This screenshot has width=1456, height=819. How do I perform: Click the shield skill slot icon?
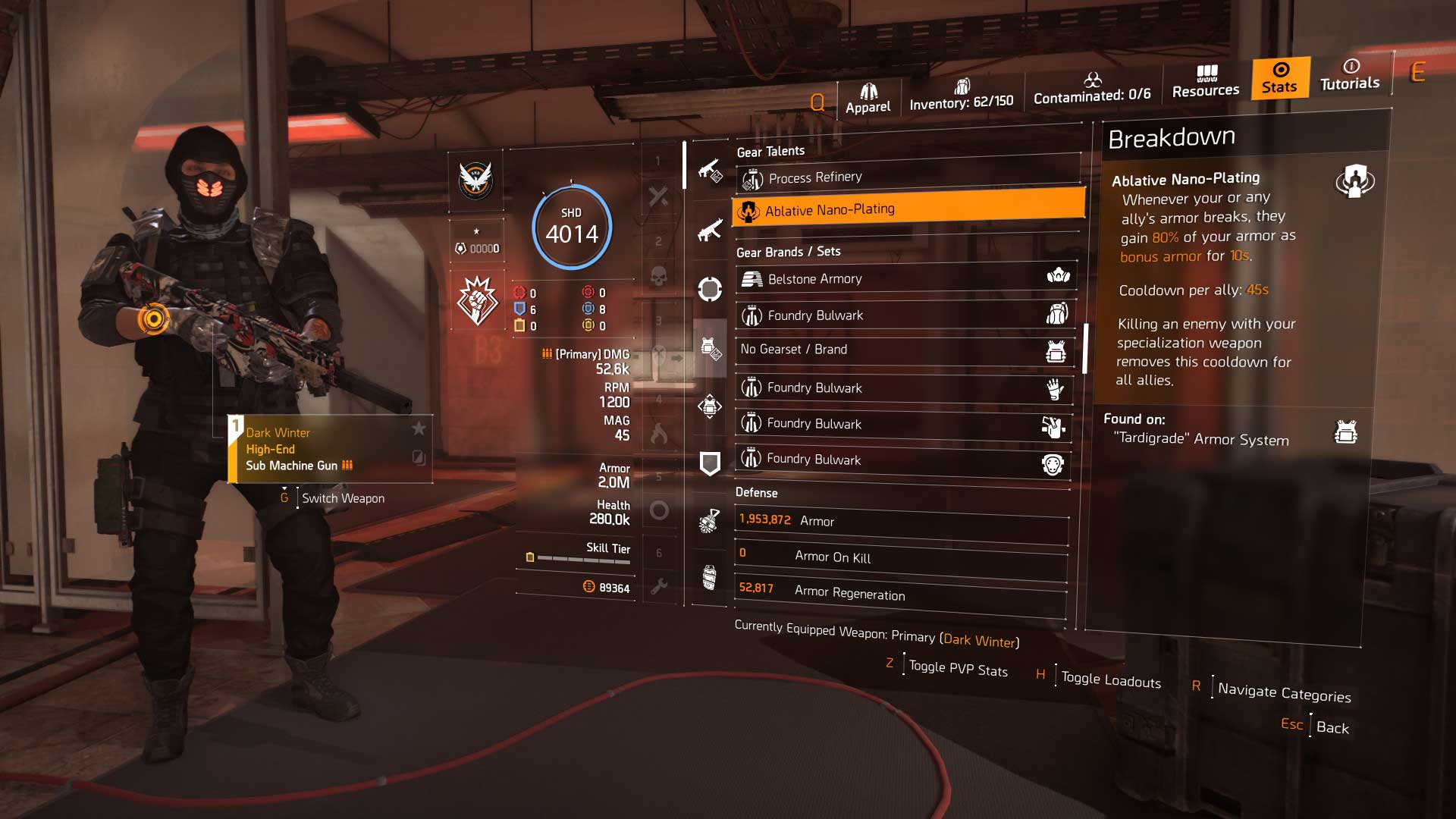[x=711, y=463]
